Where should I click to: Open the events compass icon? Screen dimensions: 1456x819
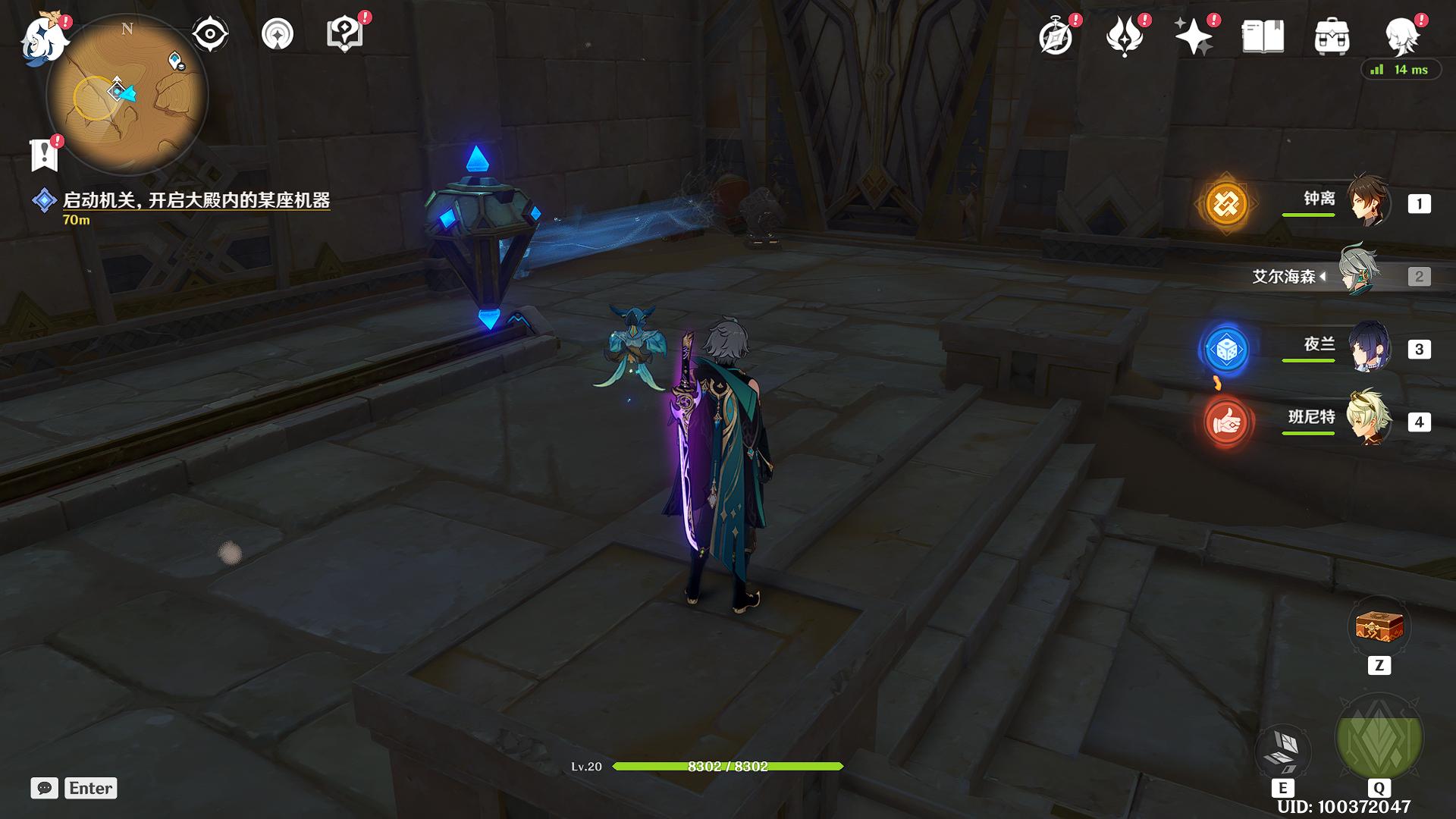1056,36
